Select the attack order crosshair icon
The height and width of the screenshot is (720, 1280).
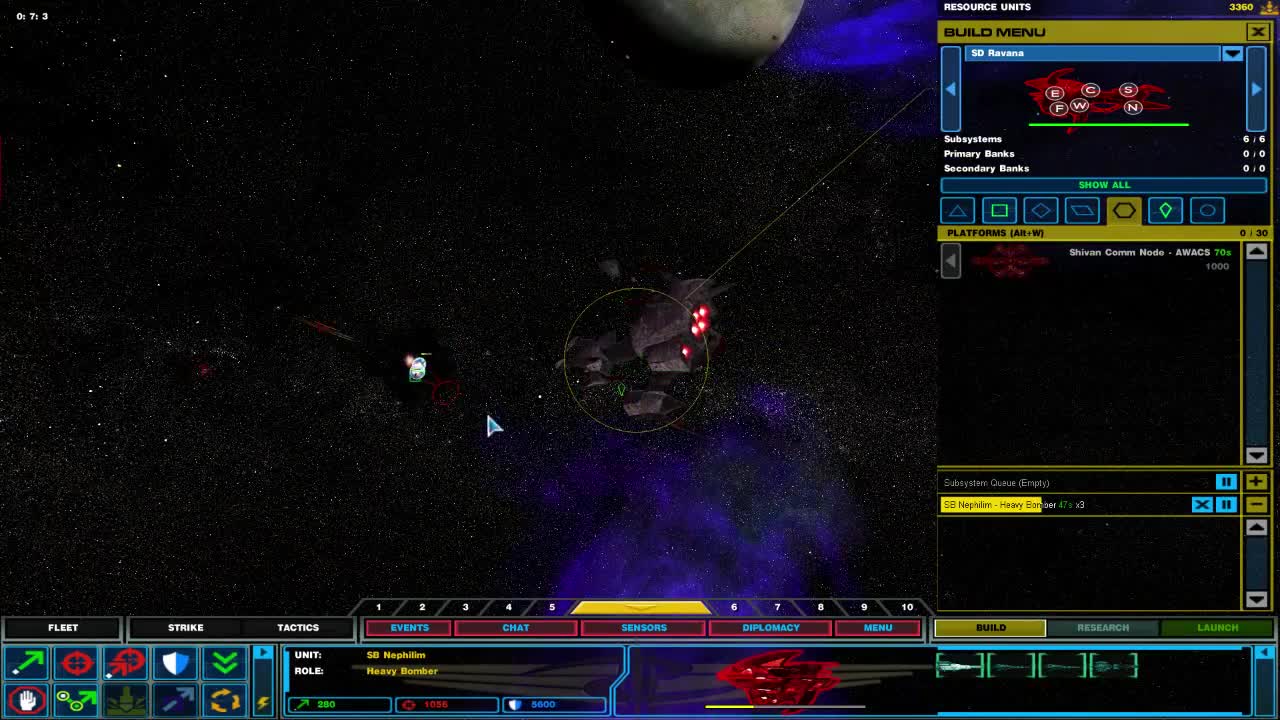(x=76, y=662)
